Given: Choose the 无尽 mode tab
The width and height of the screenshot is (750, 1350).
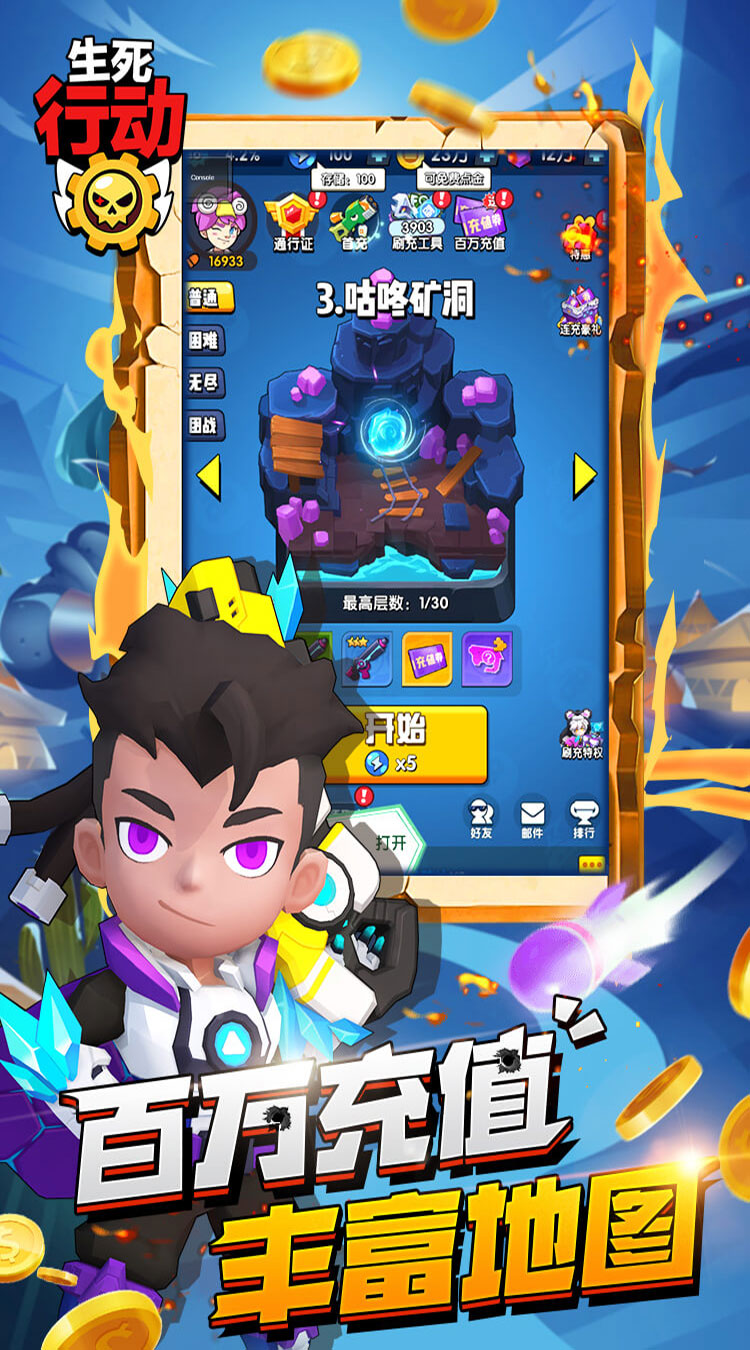Looking at the screenshot, I should (x=204, y=383).
